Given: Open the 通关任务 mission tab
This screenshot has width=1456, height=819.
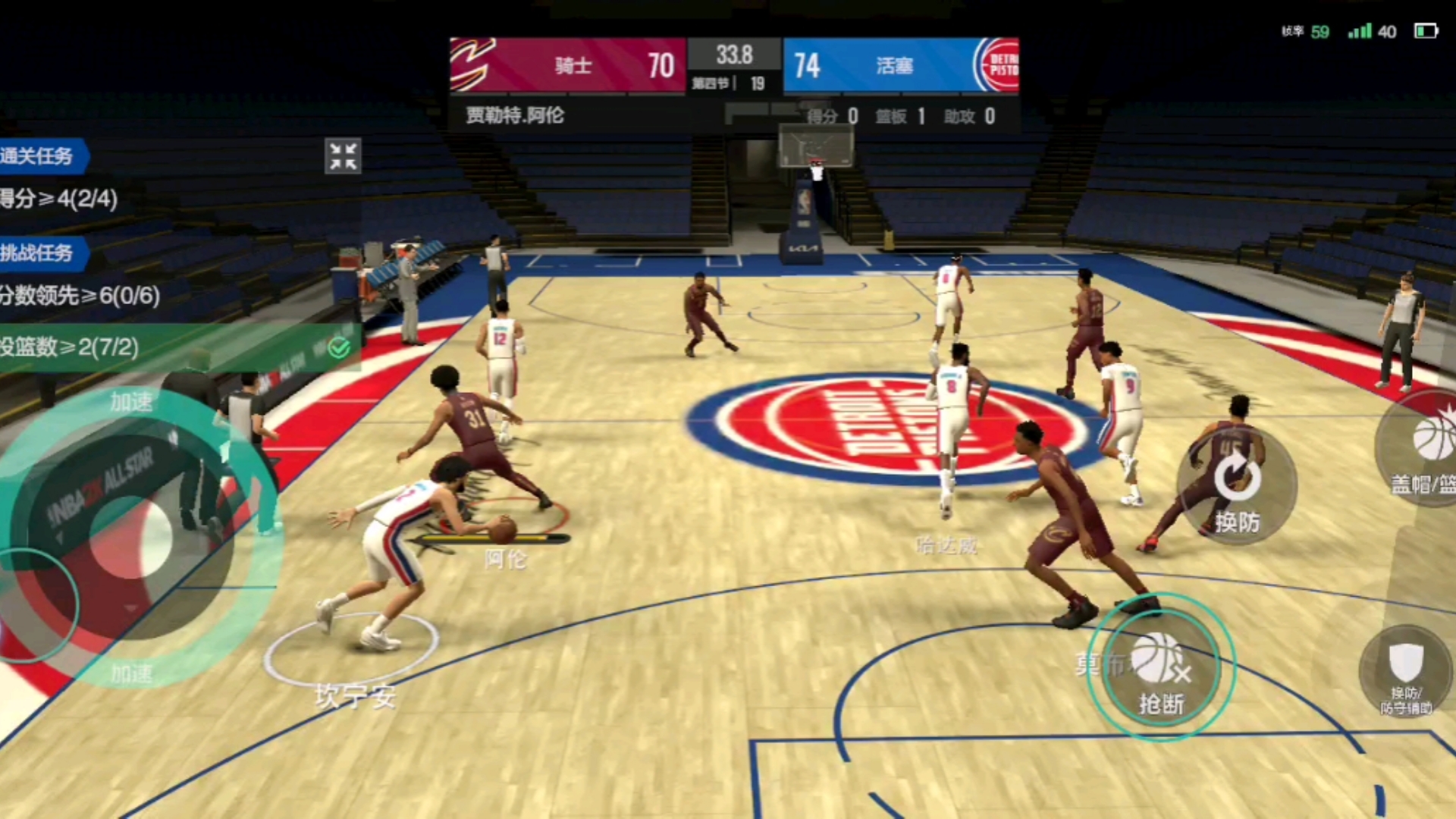Looking at the screenshot, I should [x=42, y=156].
